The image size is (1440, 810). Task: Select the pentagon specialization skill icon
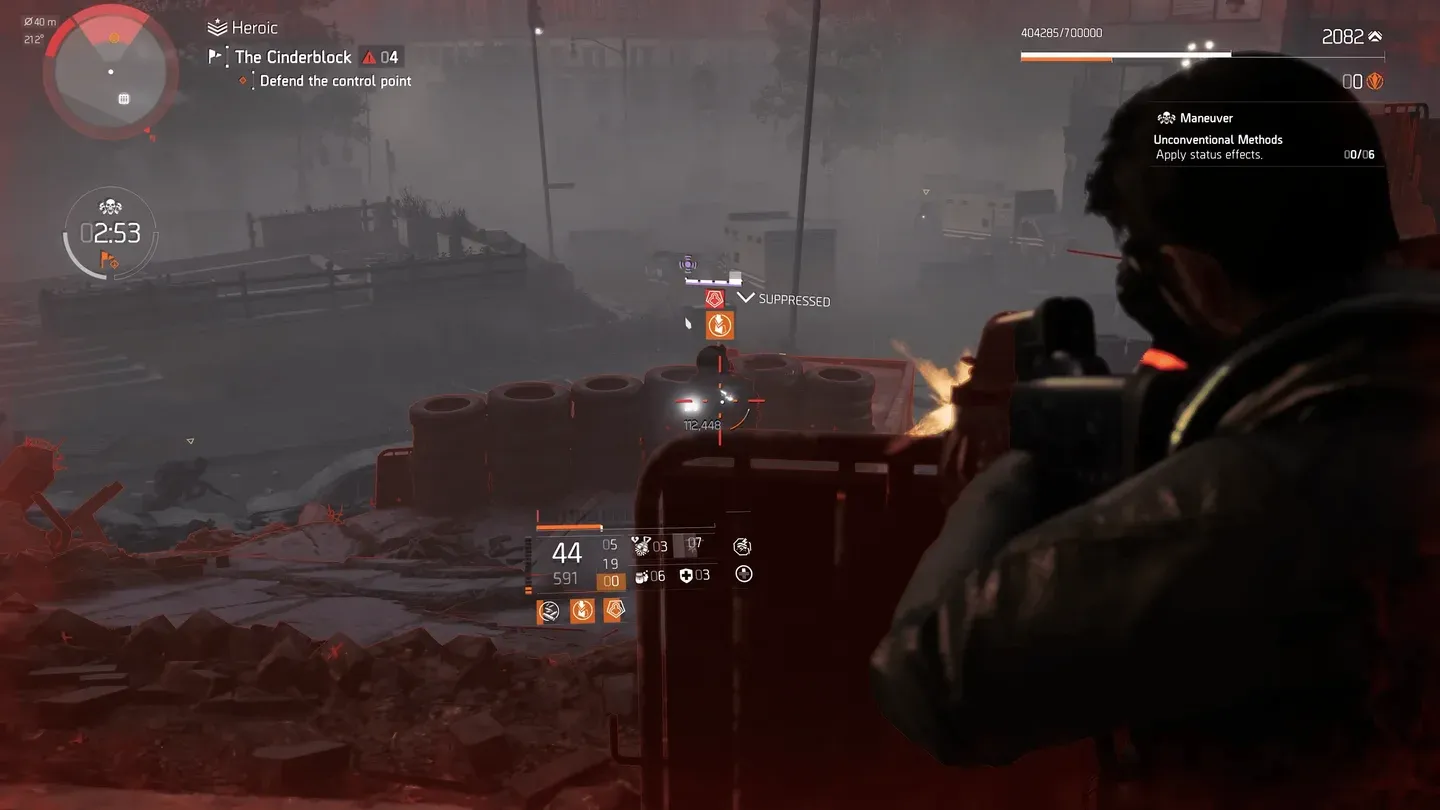point(615,611)
